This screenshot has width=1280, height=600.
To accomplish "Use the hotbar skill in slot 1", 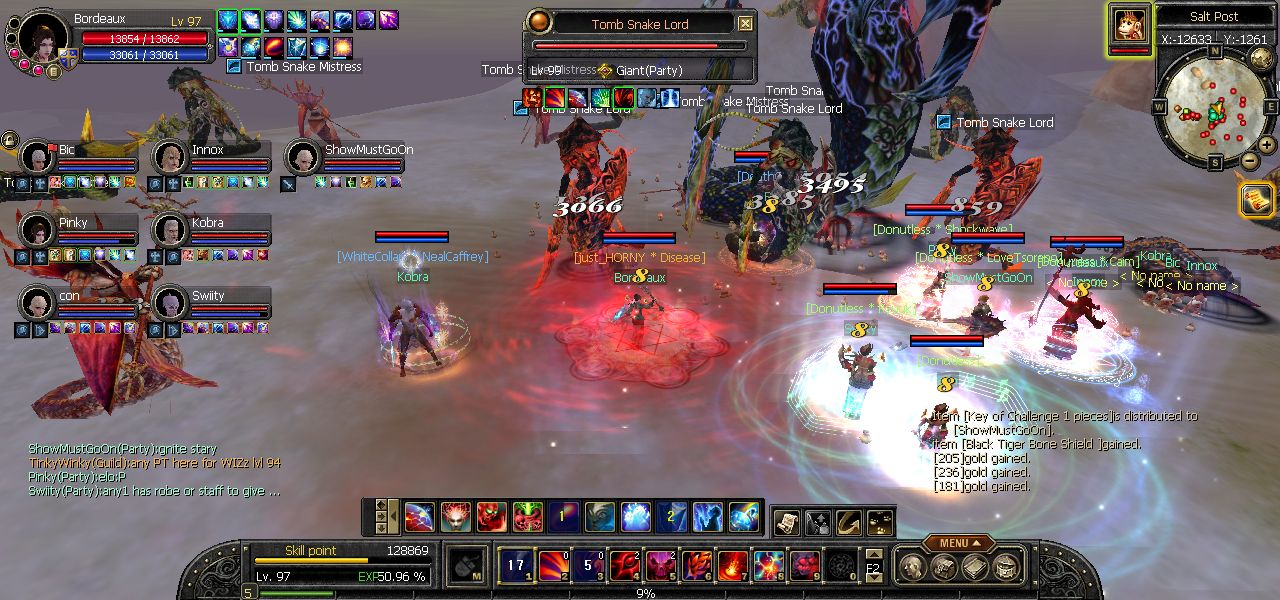I will pyautogui.click(x=515, y=566).
